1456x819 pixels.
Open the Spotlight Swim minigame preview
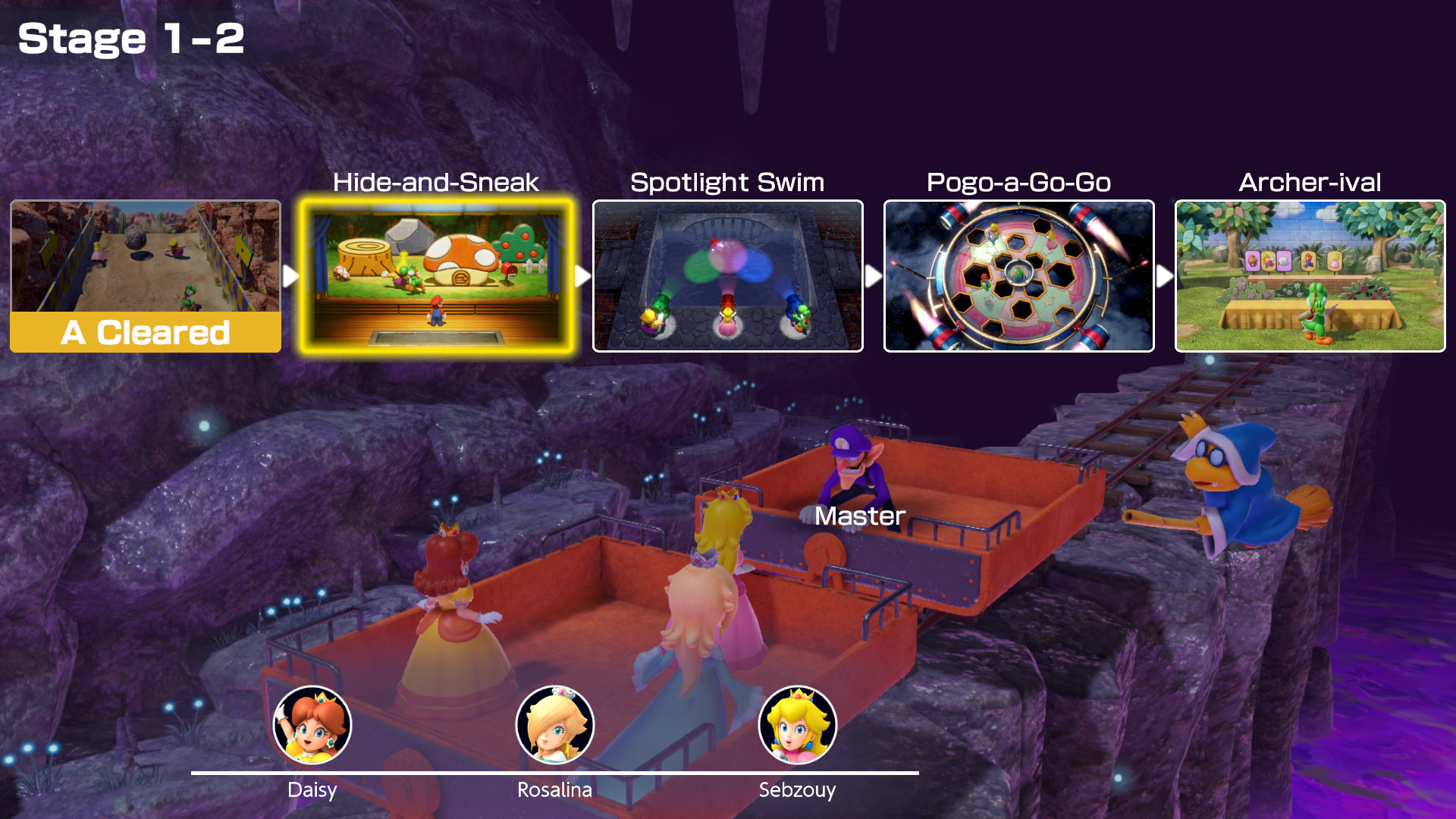[x=728, y=275]
